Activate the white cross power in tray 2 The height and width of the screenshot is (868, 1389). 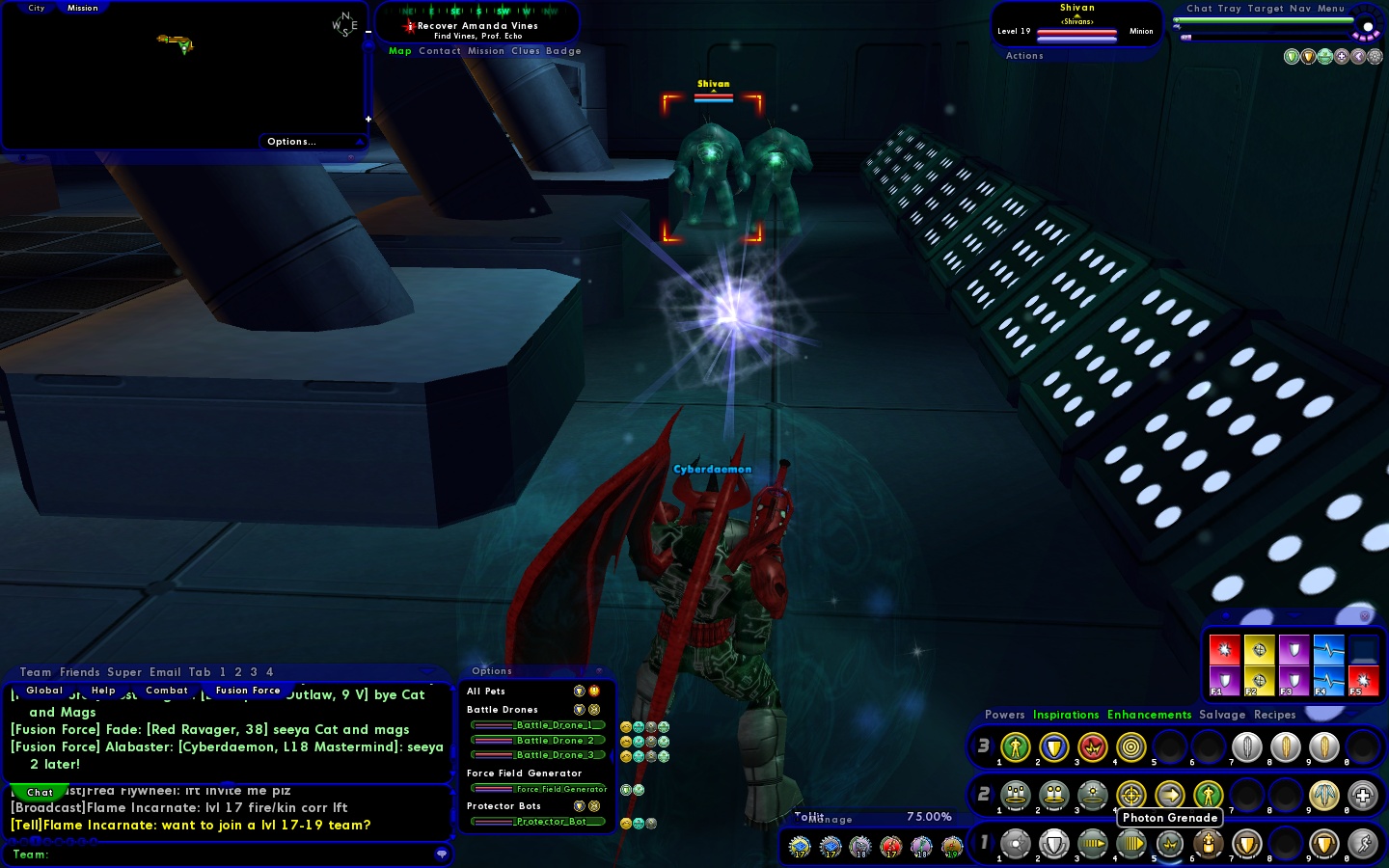click(x=1362, y=796)
